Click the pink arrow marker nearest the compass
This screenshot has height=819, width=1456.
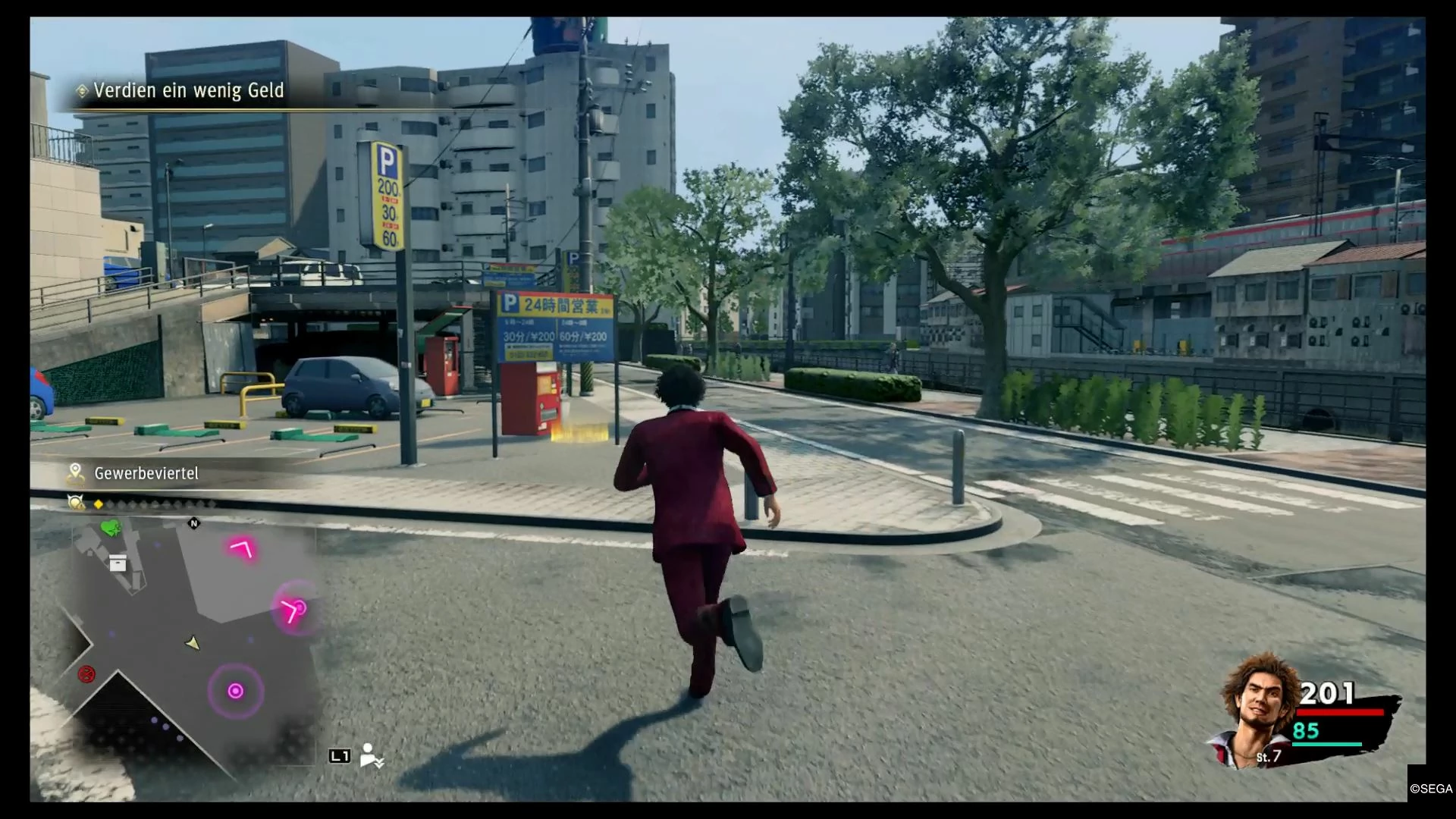tap(243, 548)
